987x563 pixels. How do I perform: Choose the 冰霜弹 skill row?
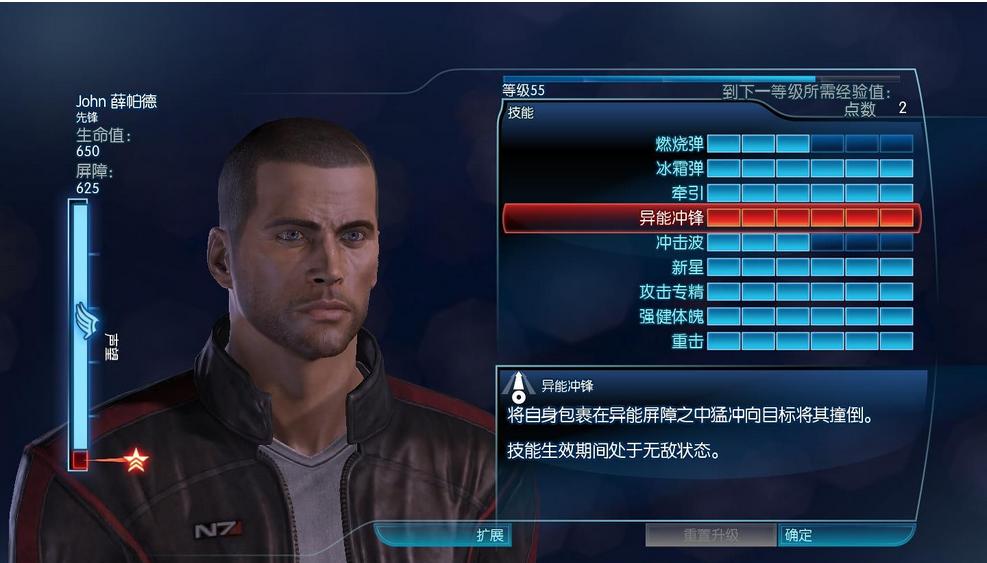tap(680, 169)
